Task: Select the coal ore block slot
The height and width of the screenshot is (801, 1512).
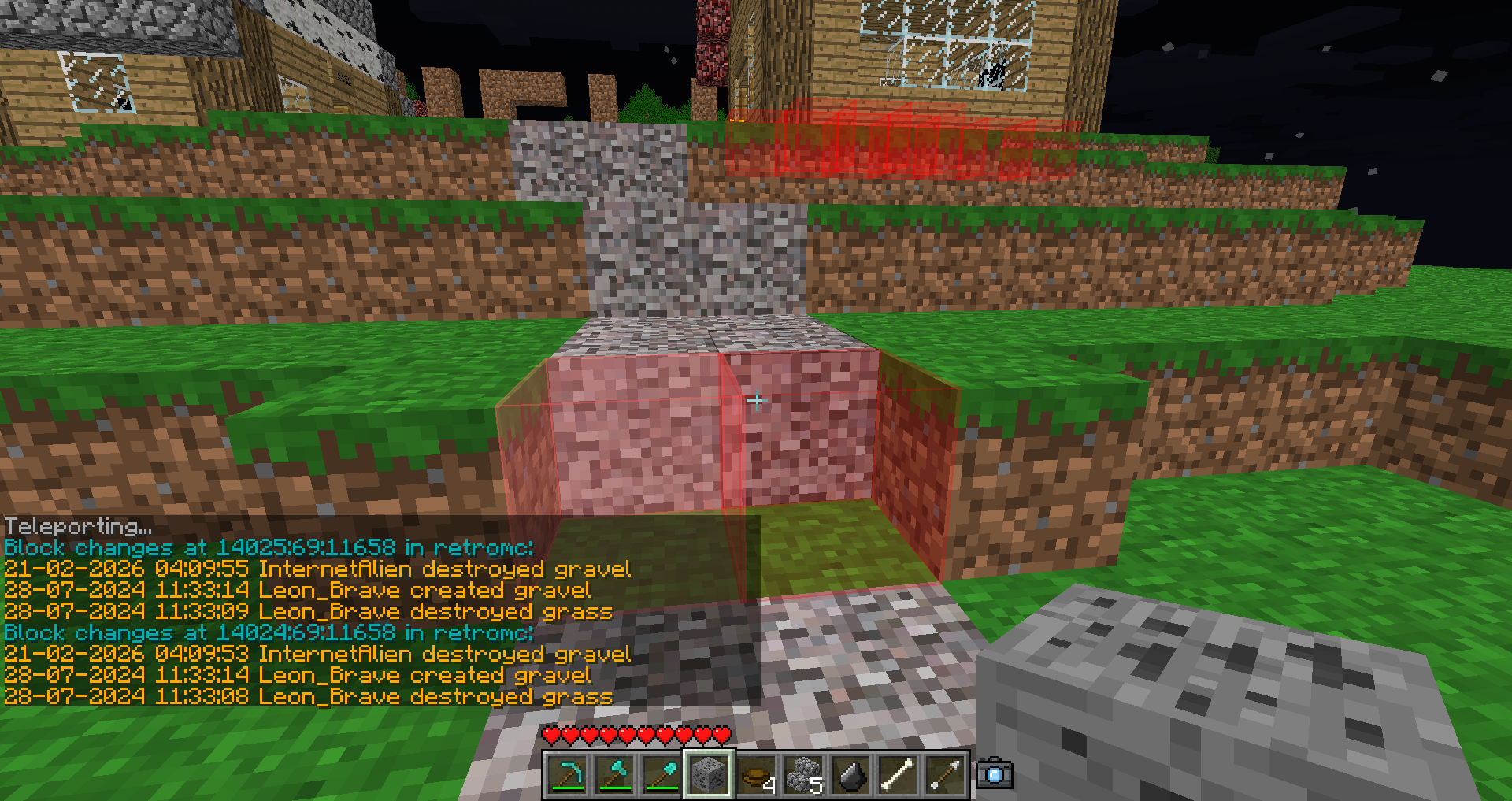Action: (x=709, y=775)
